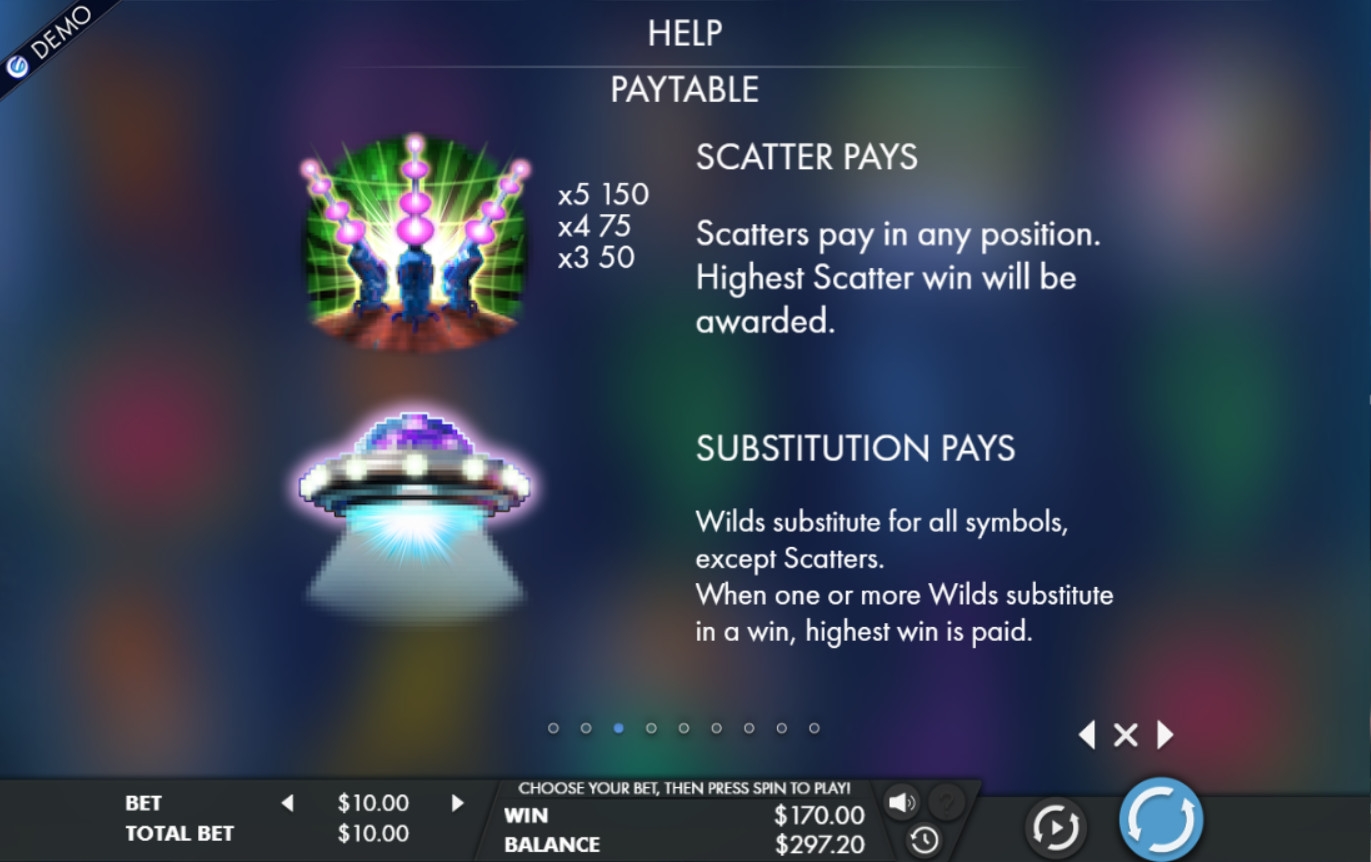Go to the previous paytable page
The height and width of the screenshot is (862, 1371).
point(1087,736)
